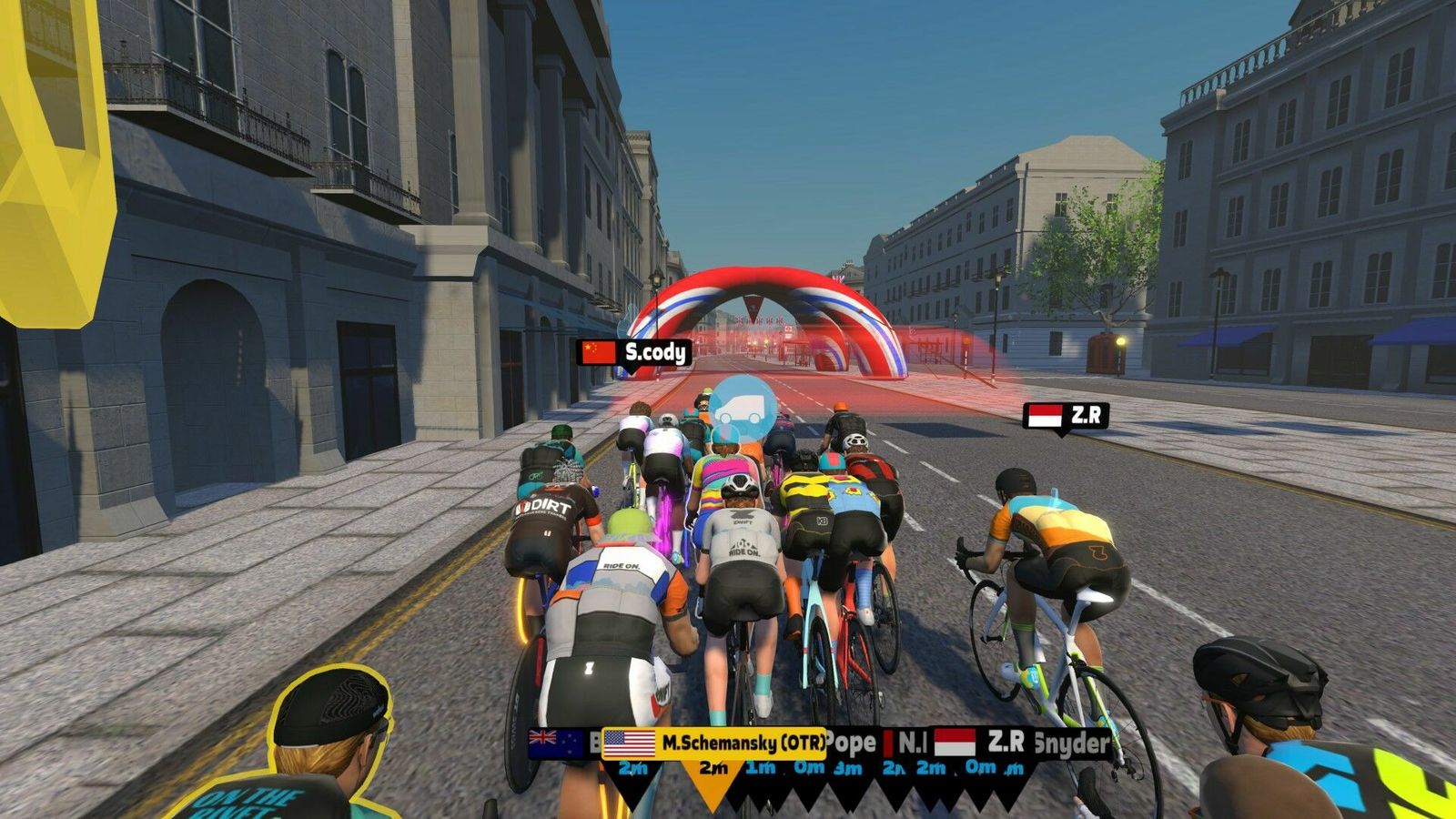Choose the Pope rider name label
1456x819 pixels.
click(x=852, y=743)
